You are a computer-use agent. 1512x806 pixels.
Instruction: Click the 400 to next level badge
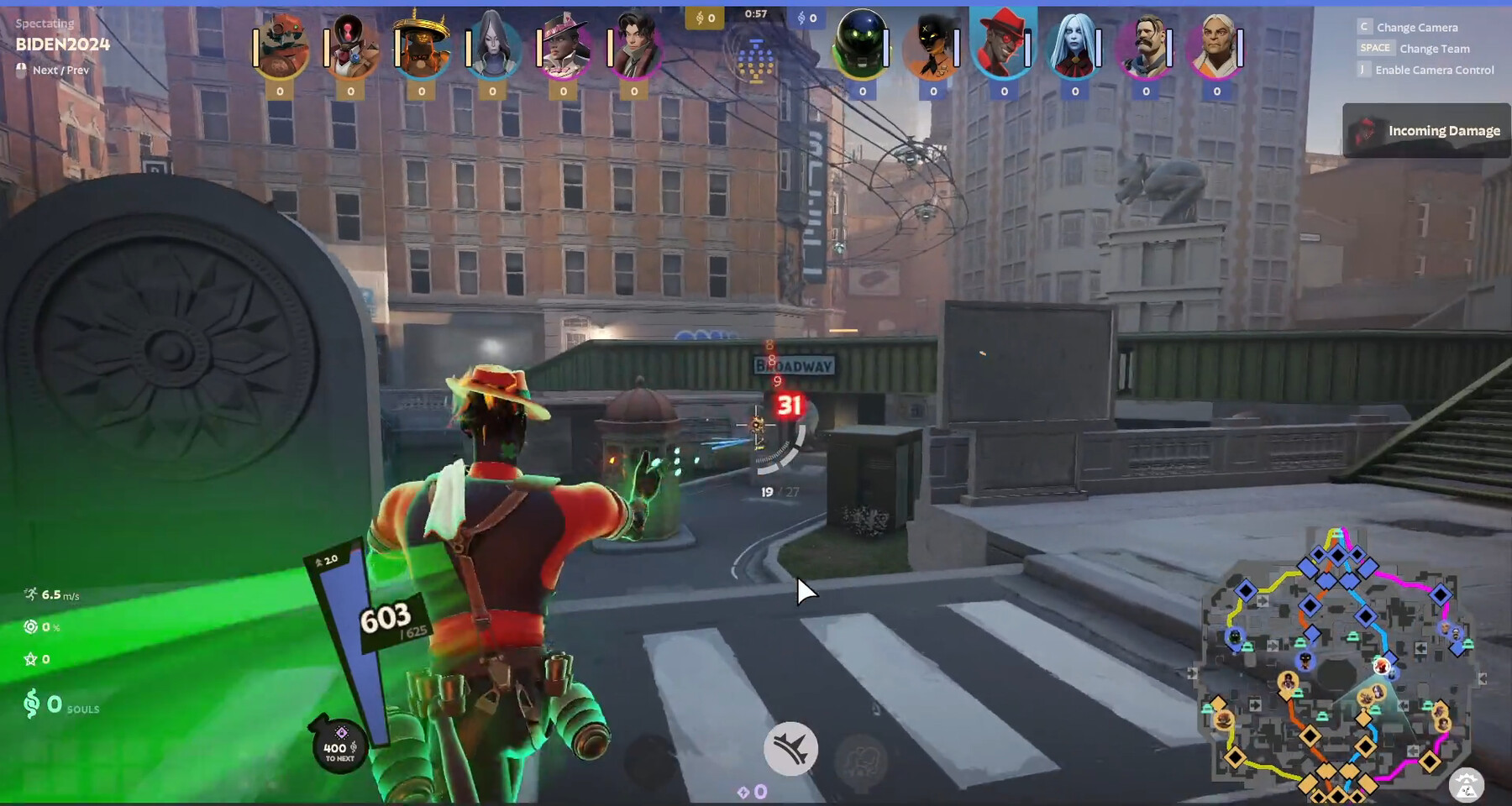339,746
